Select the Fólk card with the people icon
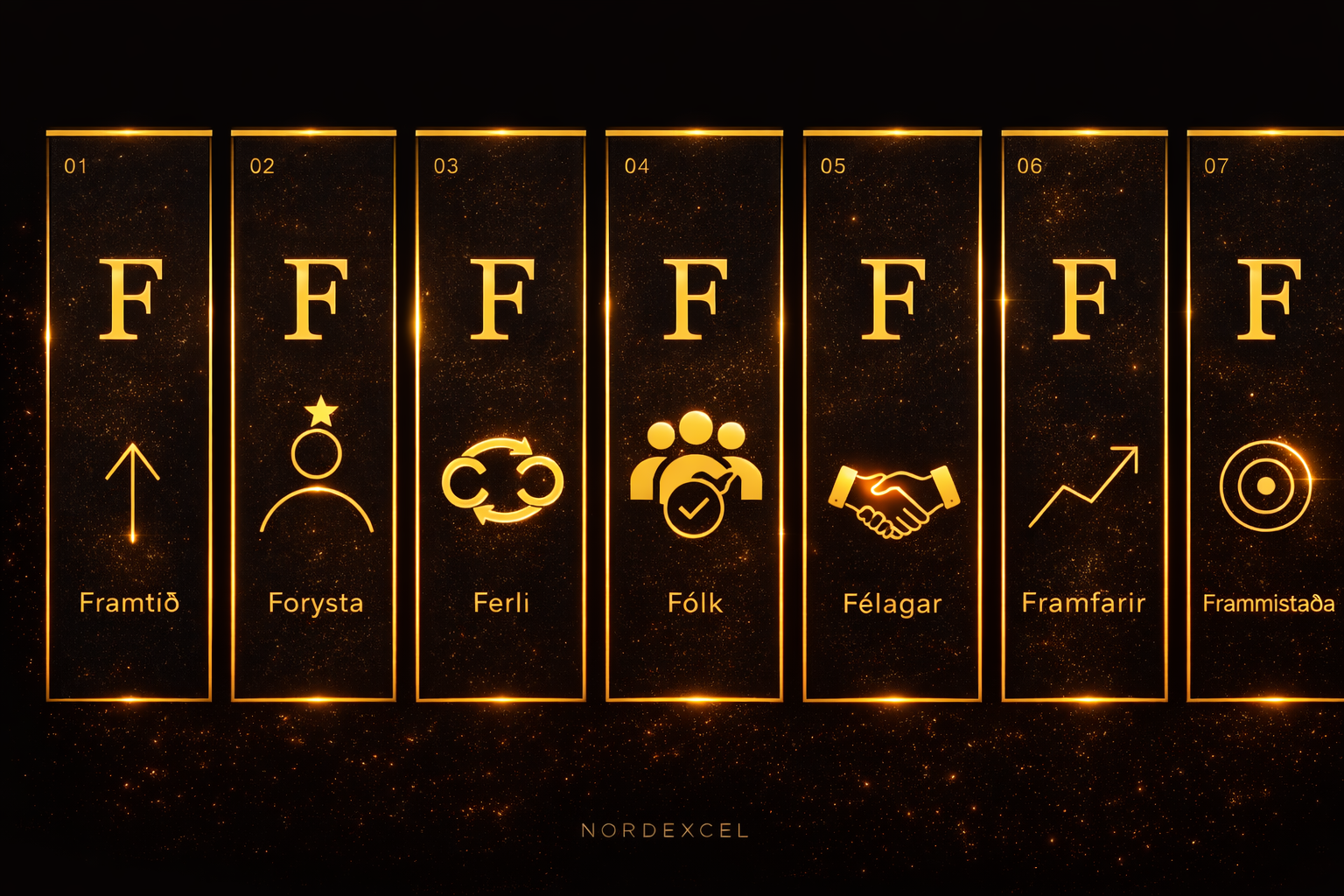Image resolution: width=1344 pixels, height=896 pixels. pos(695,416)
